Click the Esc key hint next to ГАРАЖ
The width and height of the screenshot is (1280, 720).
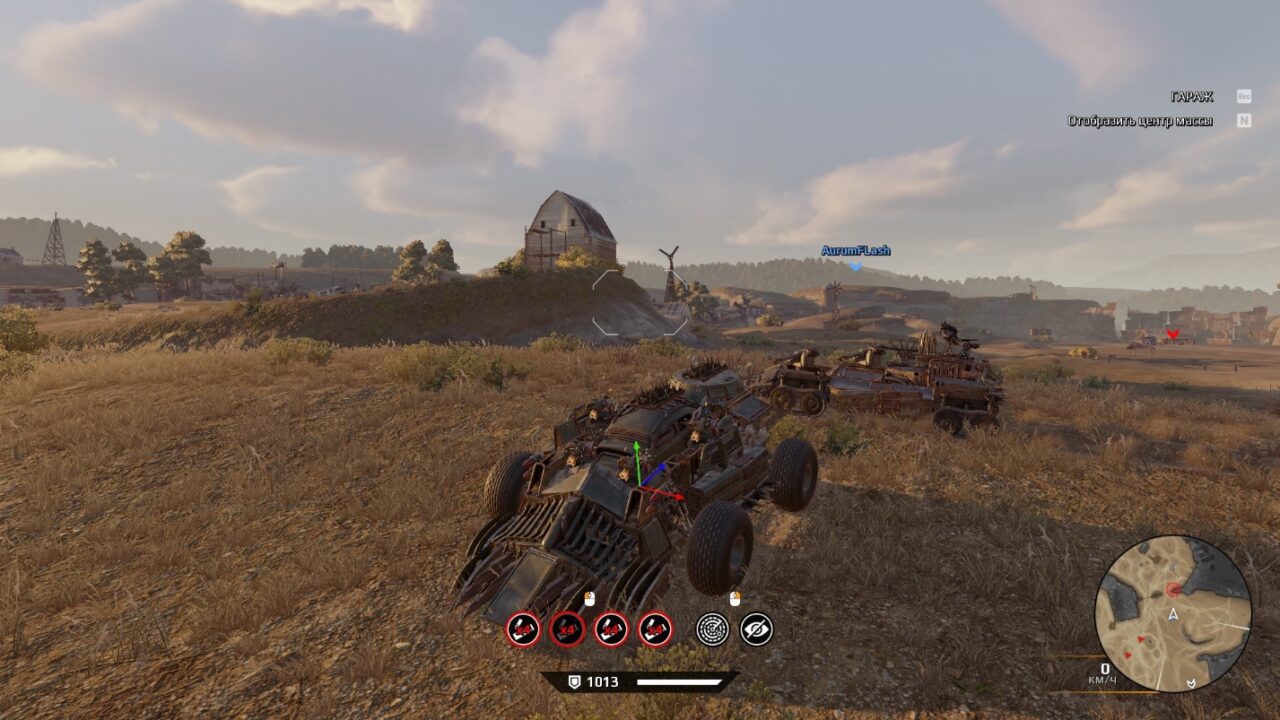click(x=1243, y=97)
